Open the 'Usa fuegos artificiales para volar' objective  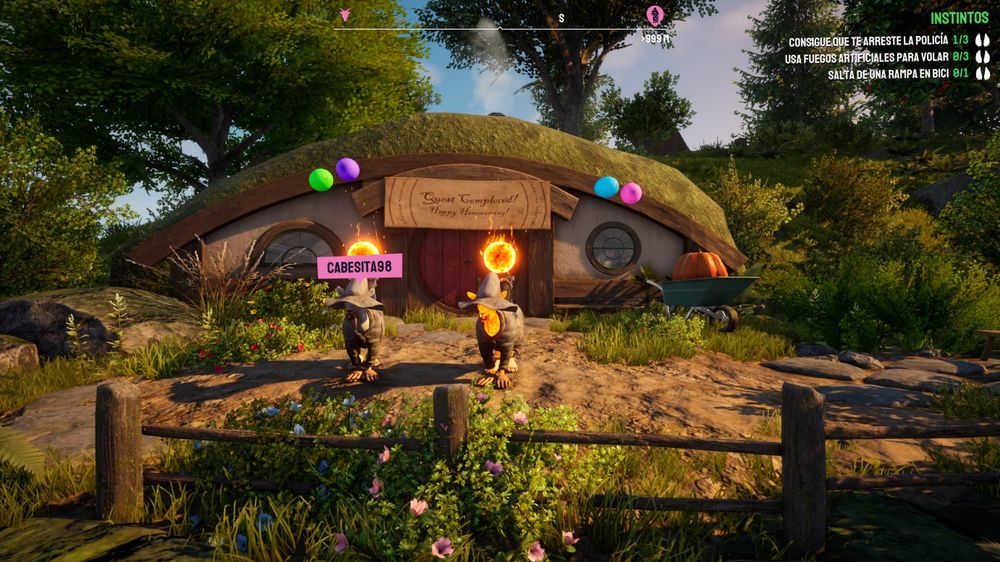865,58
